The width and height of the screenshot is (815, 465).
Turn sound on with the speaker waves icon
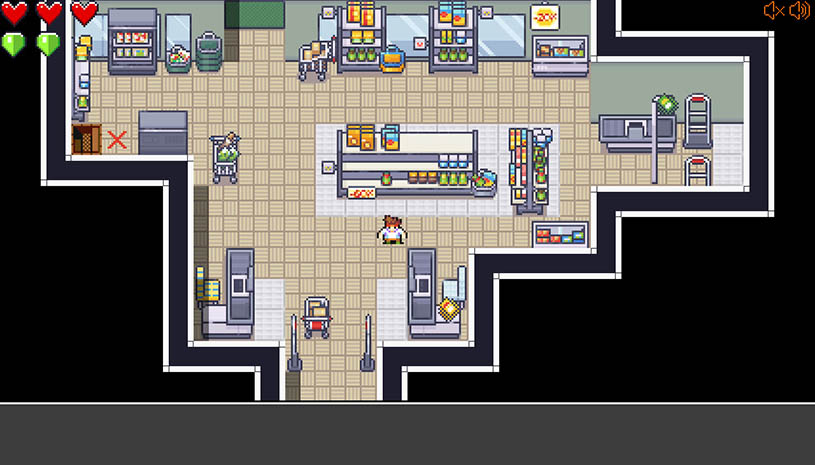tap(799, 11)
